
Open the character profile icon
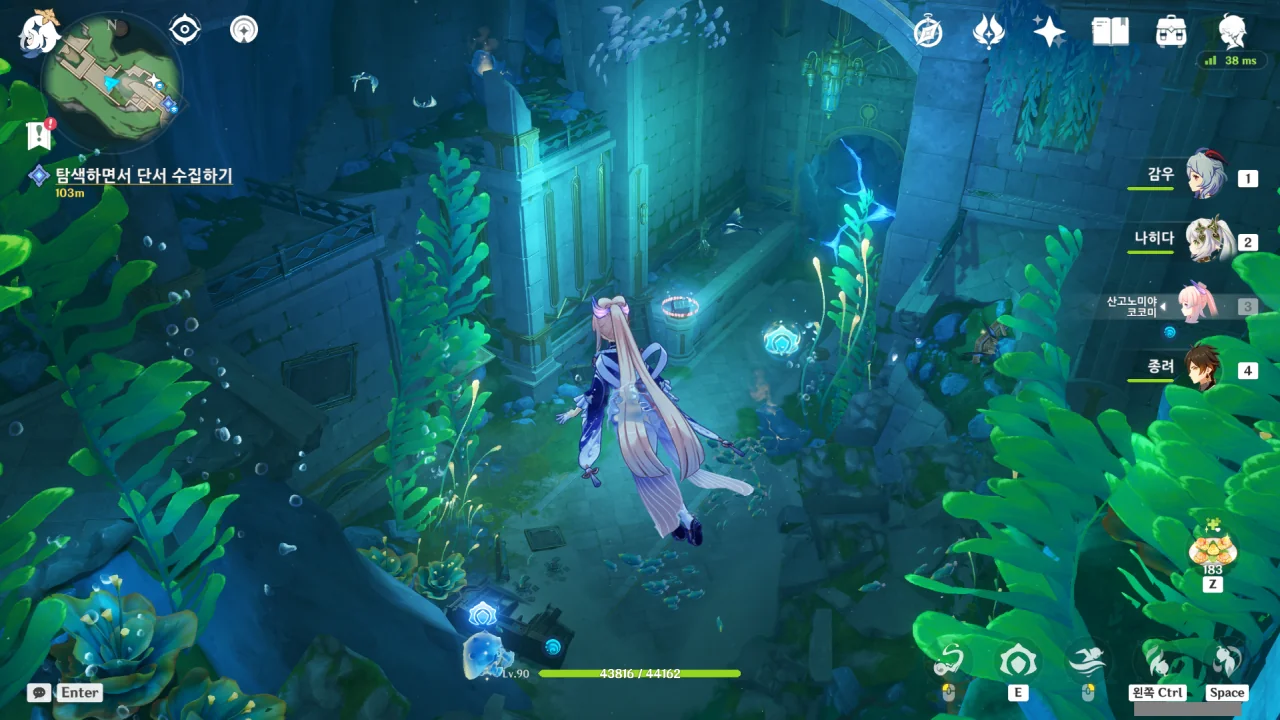pos(1233,32)
